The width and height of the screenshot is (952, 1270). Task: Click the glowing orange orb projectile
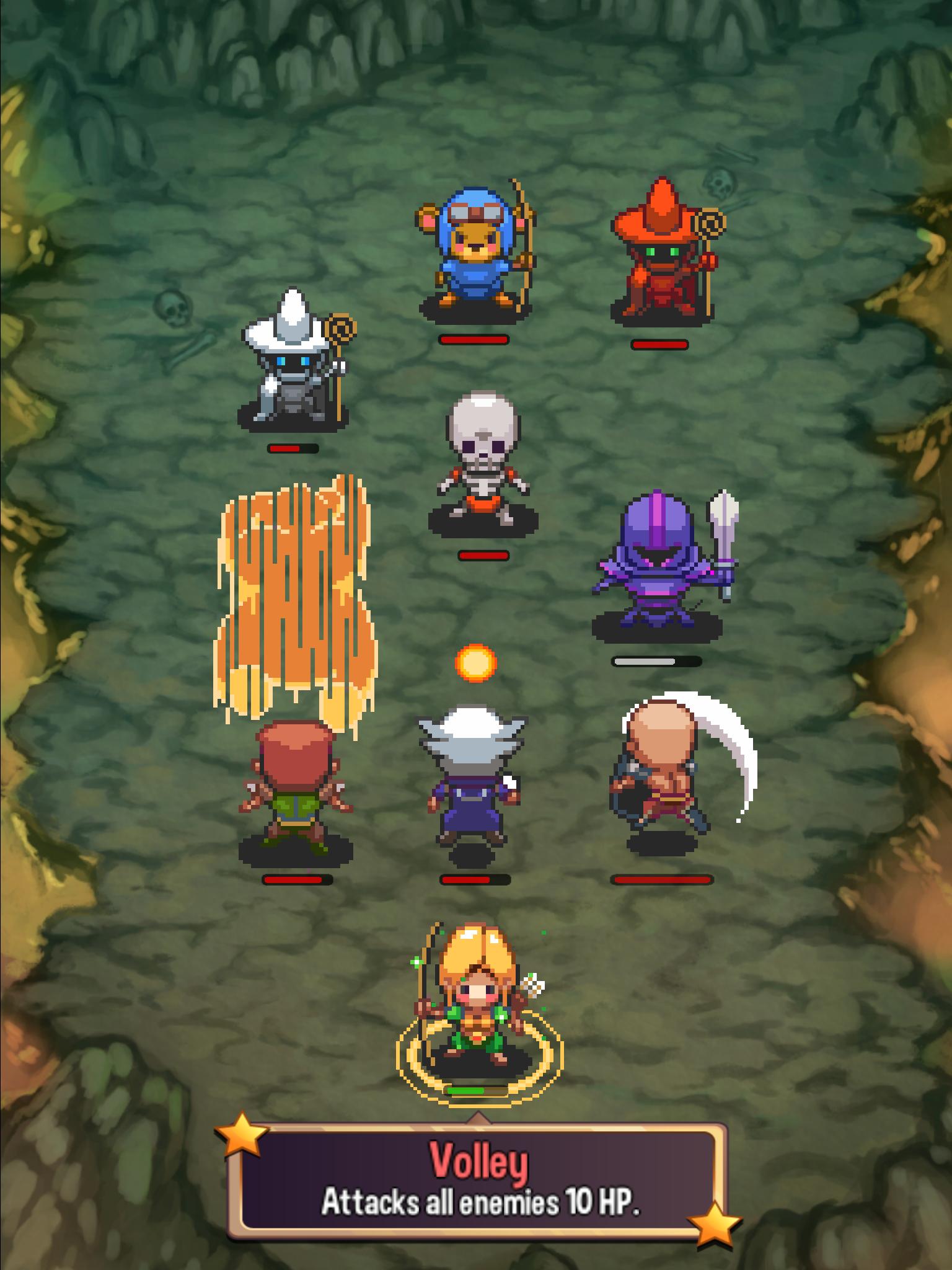[x=477, y=663]
